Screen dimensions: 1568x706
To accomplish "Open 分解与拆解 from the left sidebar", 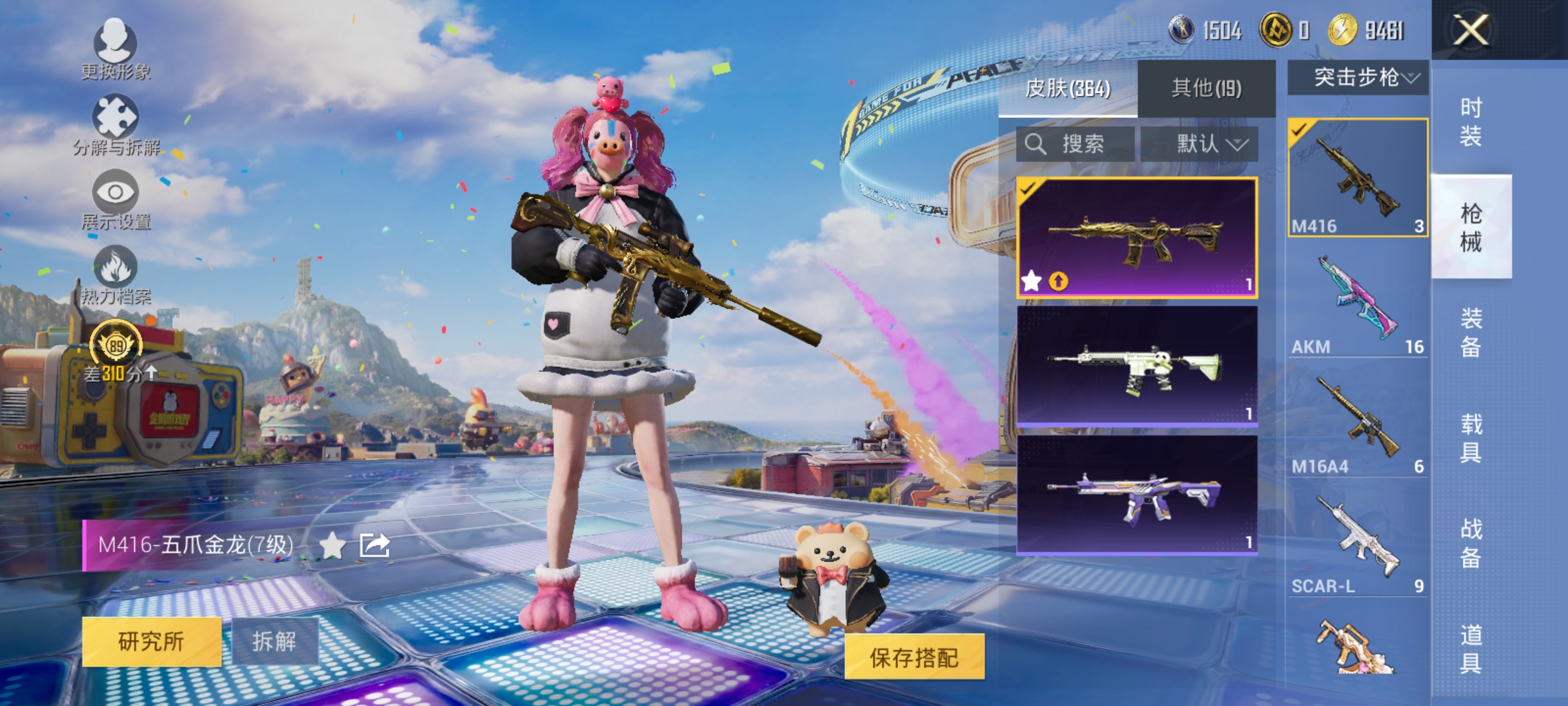I will pos(116,121).
